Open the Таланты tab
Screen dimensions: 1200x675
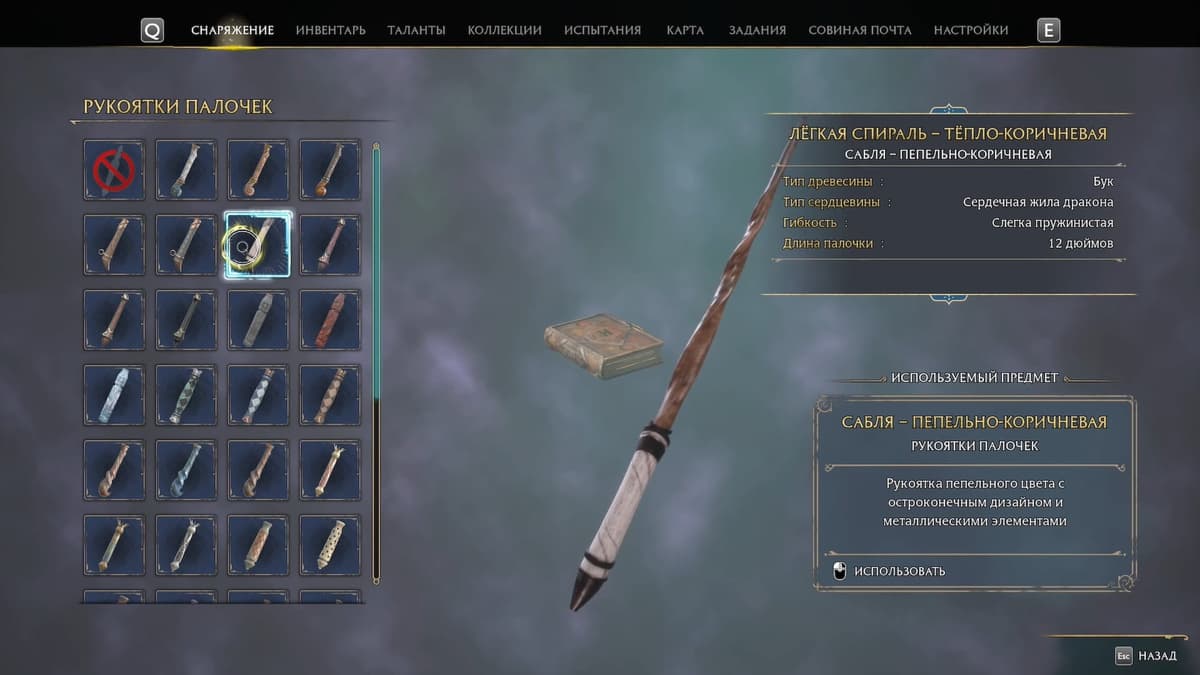pyautogui.click(x=416, y=30)
